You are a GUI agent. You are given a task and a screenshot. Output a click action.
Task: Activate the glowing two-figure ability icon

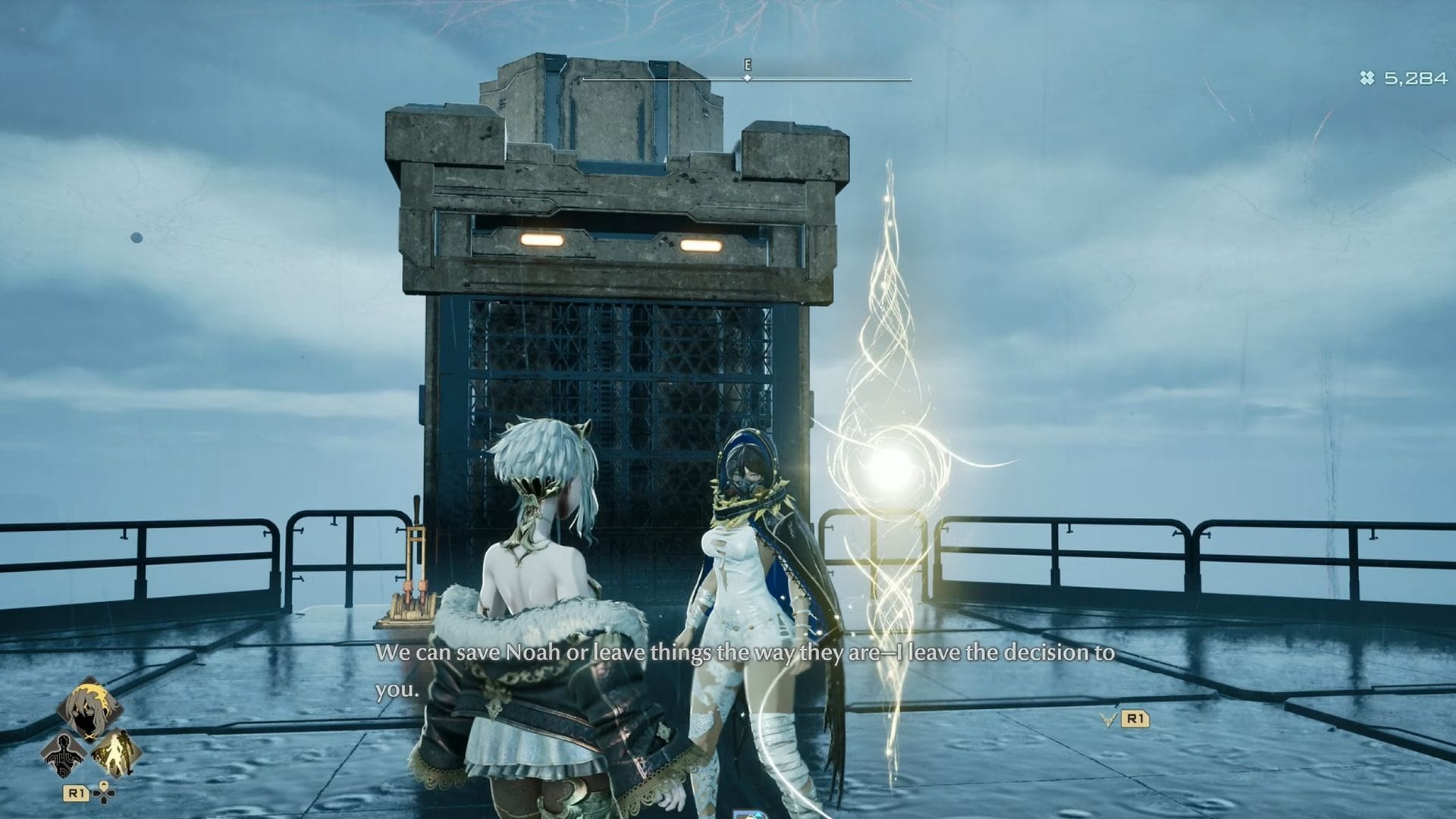pos(116,755)
